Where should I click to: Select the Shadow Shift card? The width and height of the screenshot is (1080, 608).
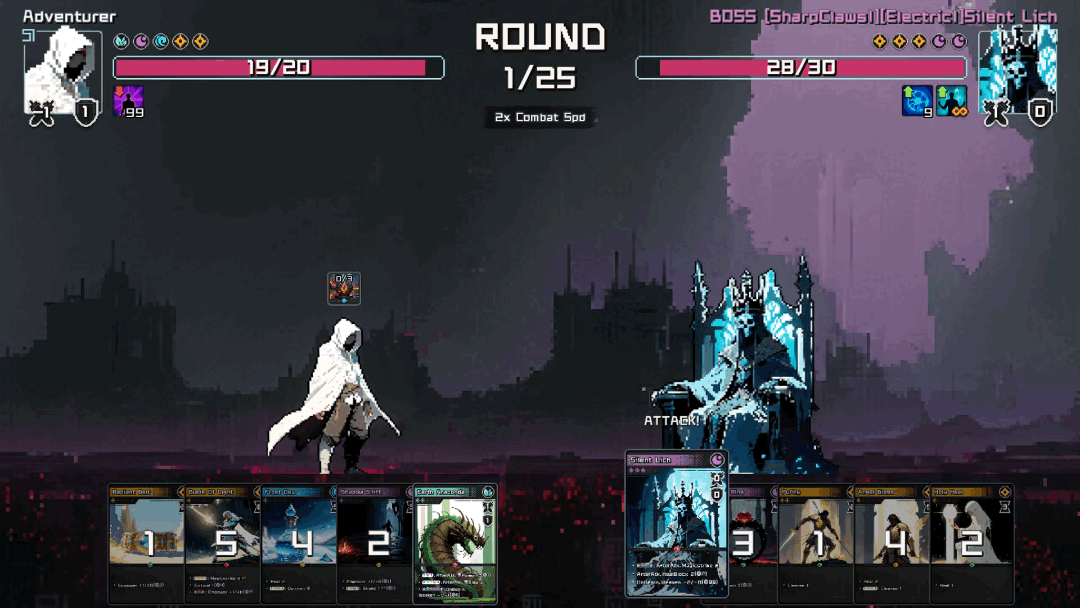click(x=374, y=542)
